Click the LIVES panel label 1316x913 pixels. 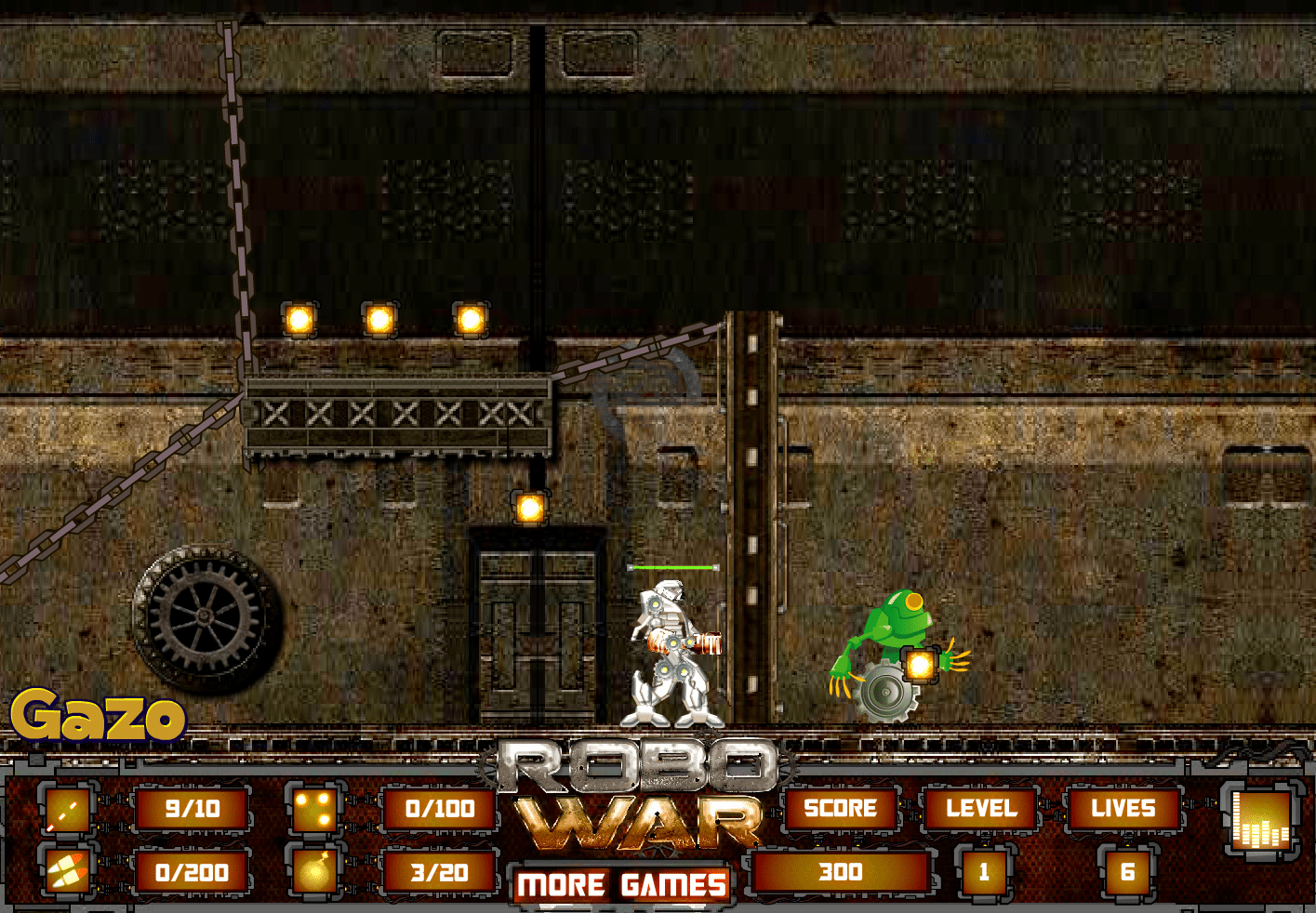pos(1124,808)
